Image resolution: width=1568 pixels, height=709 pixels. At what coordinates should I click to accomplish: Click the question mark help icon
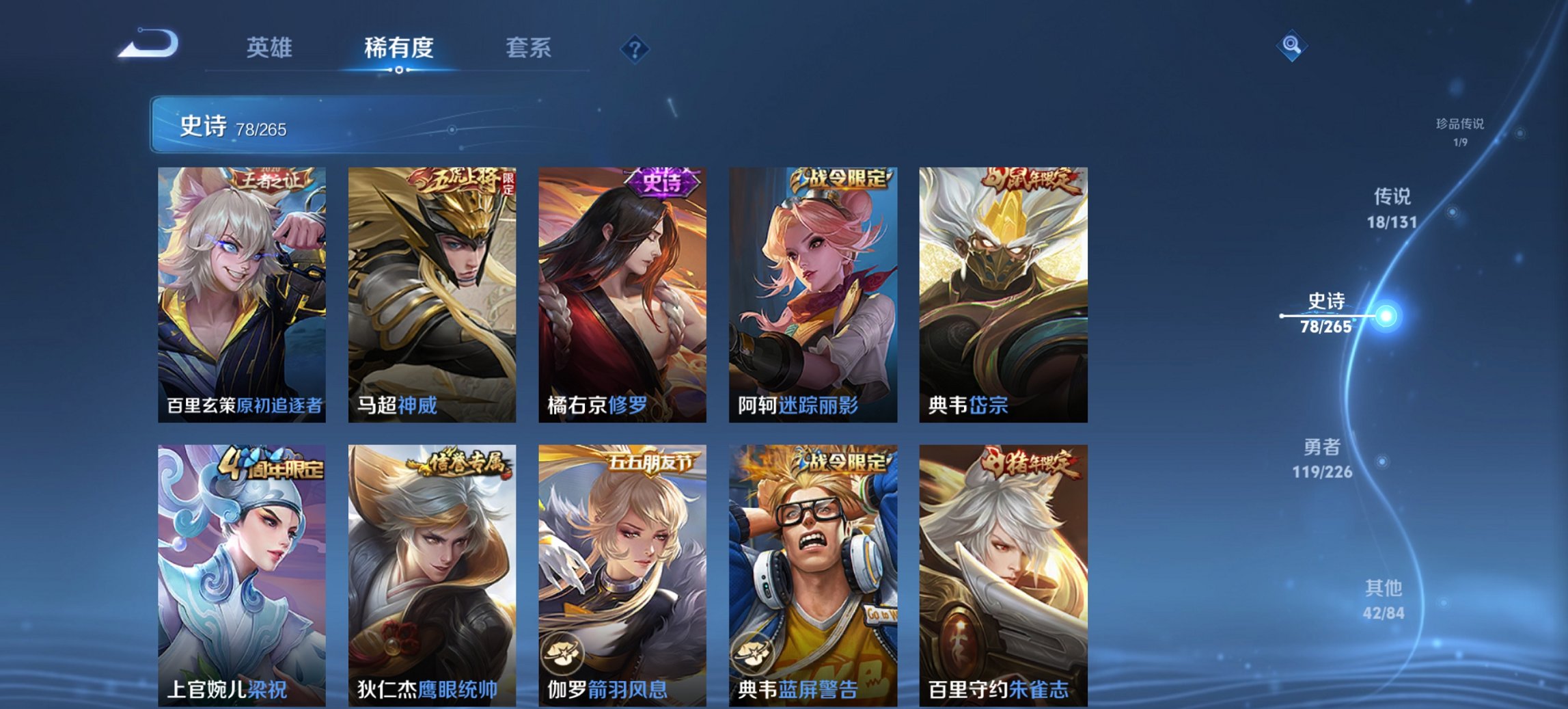[x=634, y=48]
